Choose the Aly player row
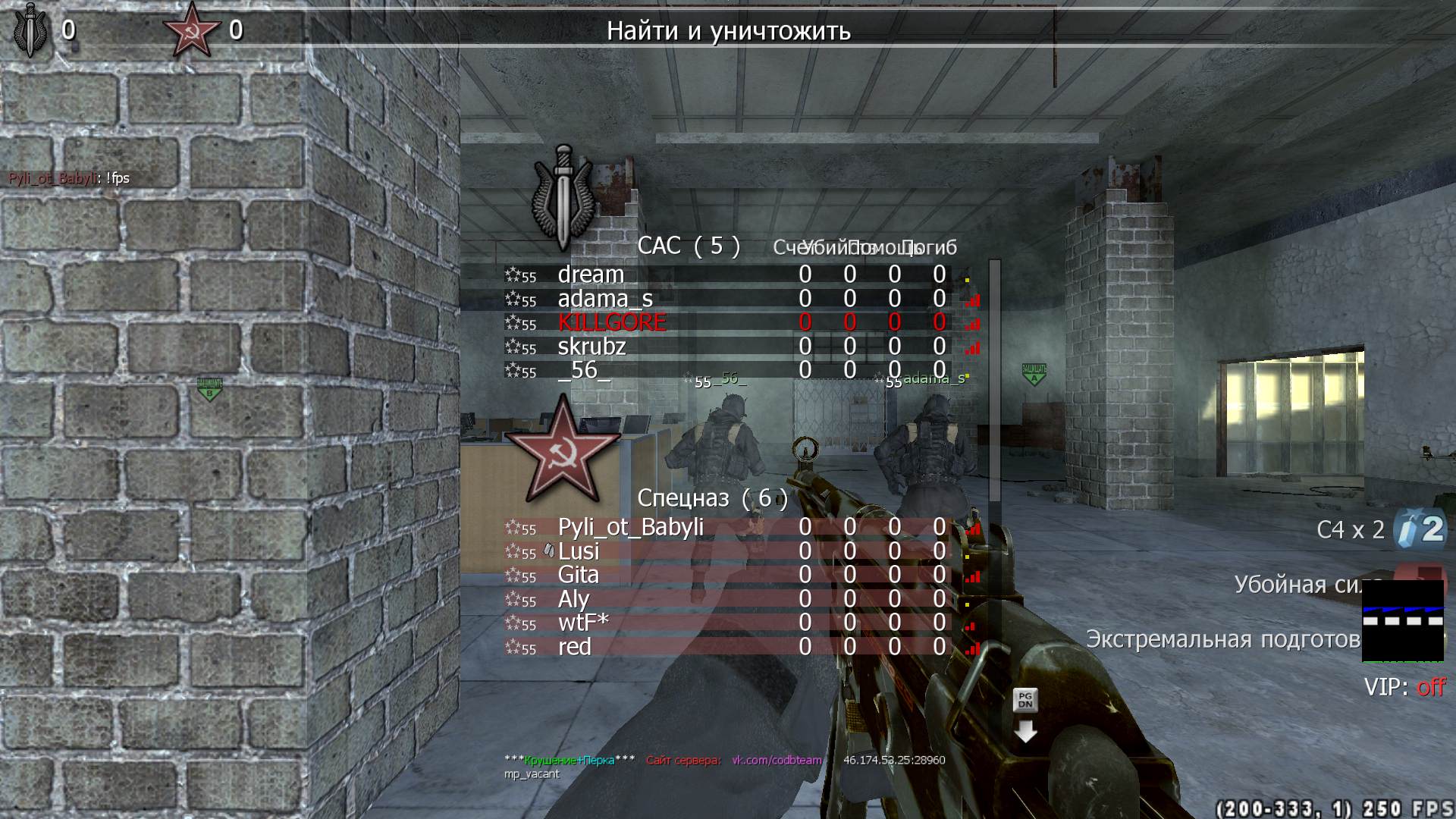The width and height of the screenshot is (1456, 819). (x=573, y=599)
